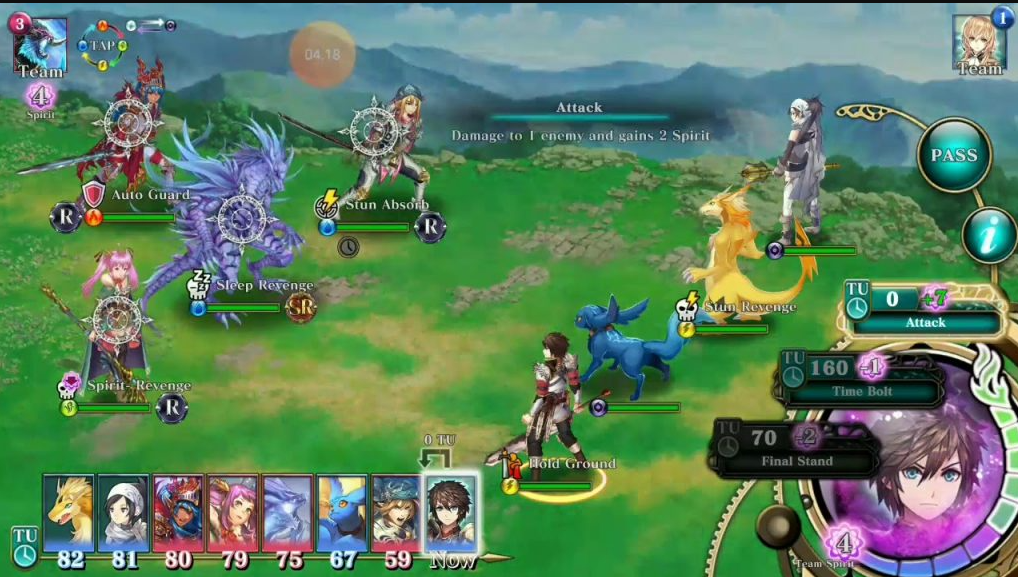Click the PASS turn button
Viewport: 1018px width, 577px height.
pyautogui.click(x=954, y=156)
